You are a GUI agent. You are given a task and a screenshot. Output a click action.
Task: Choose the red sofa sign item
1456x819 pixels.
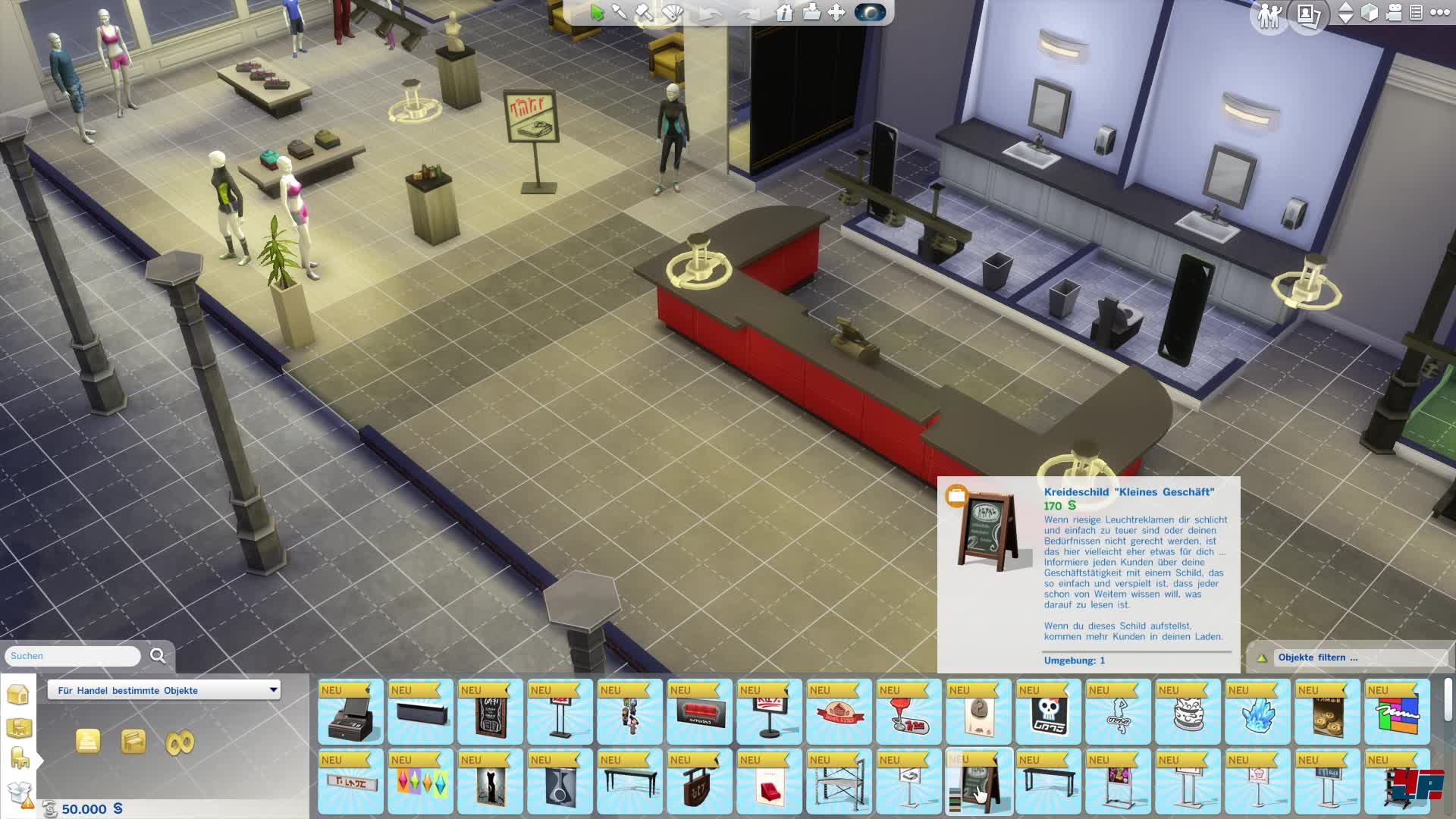click(x=699, y=713)
